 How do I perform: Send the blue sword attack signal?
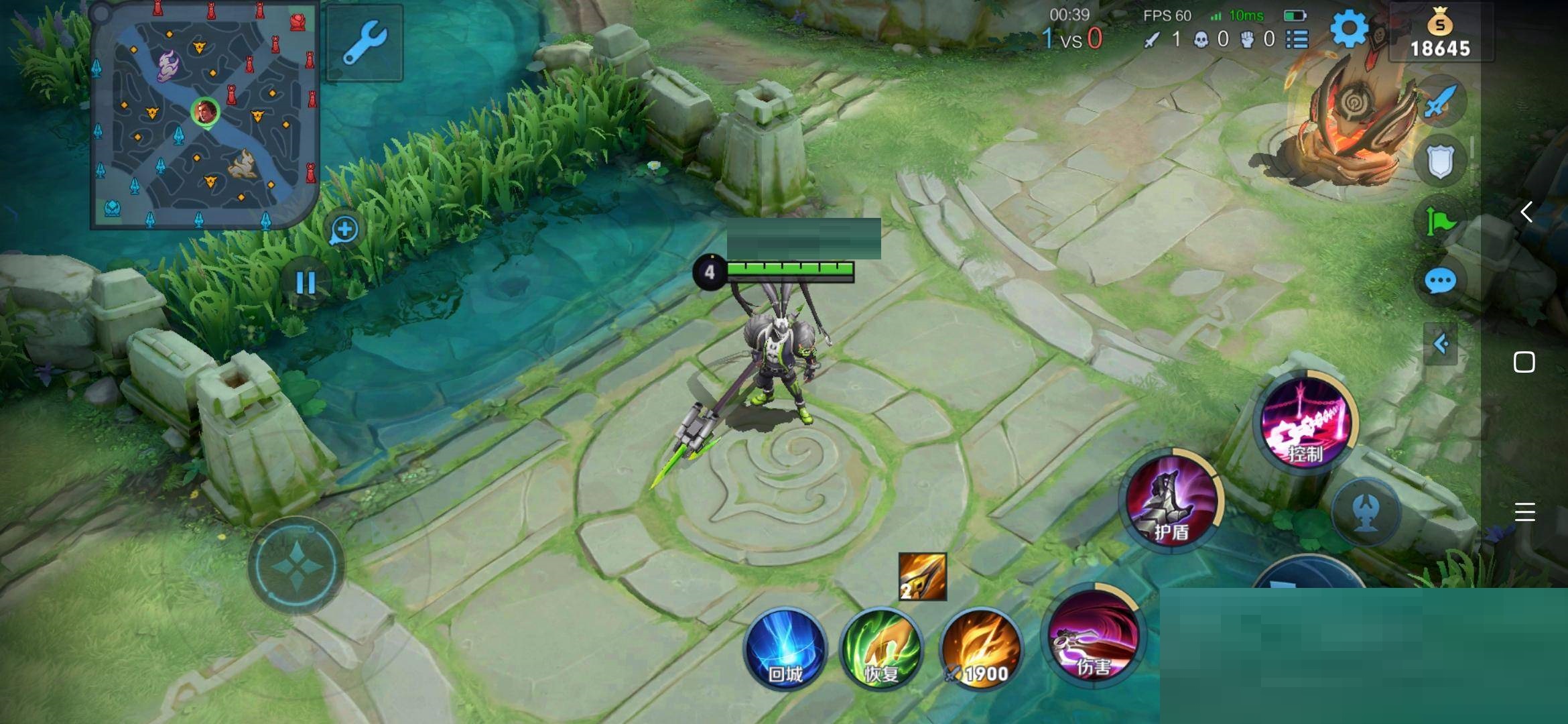point(1439,102)
